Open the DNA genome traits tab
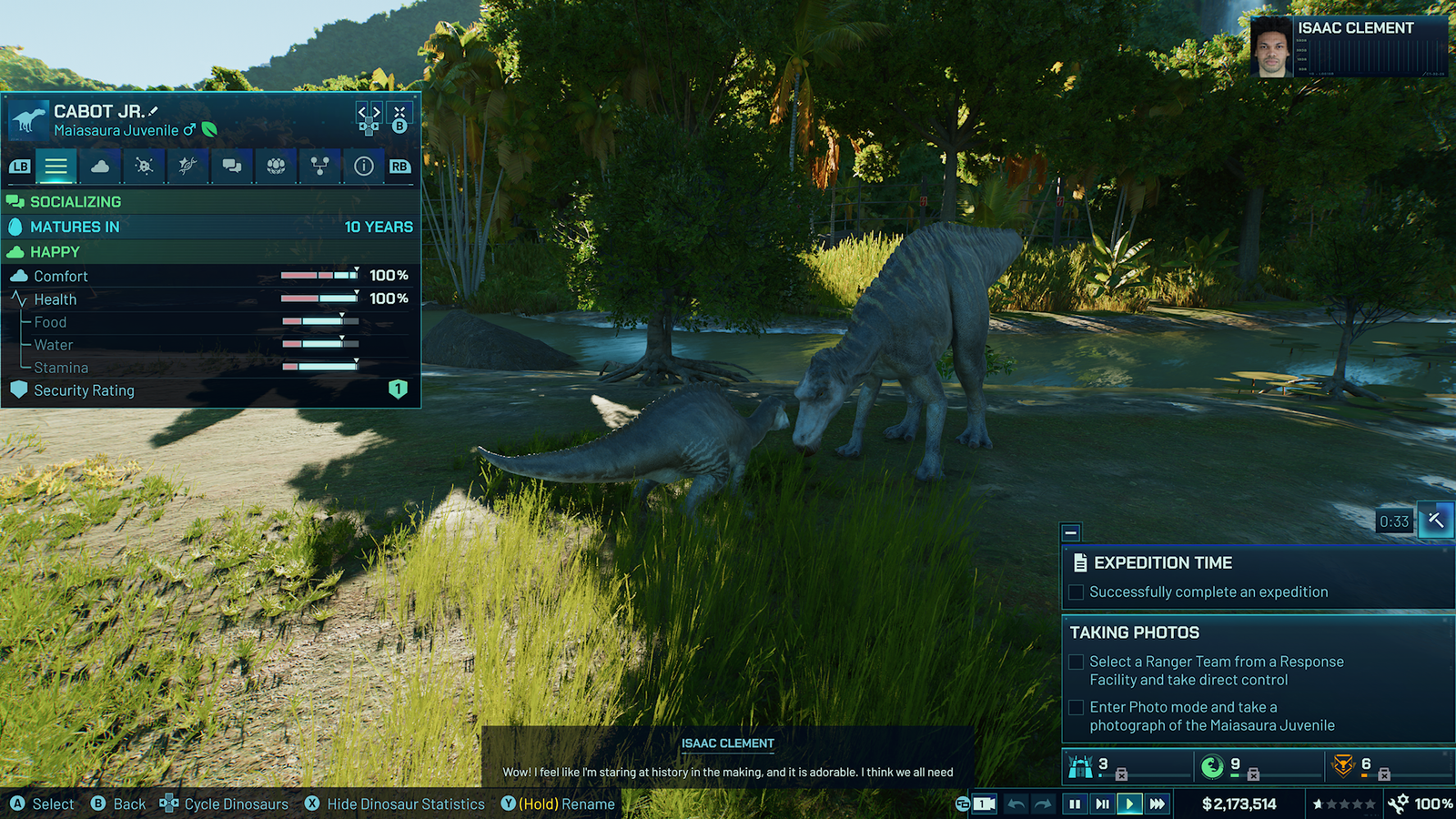Image resolution: width=1456 pixels, height=819 pixels. (x=187, y=166)
